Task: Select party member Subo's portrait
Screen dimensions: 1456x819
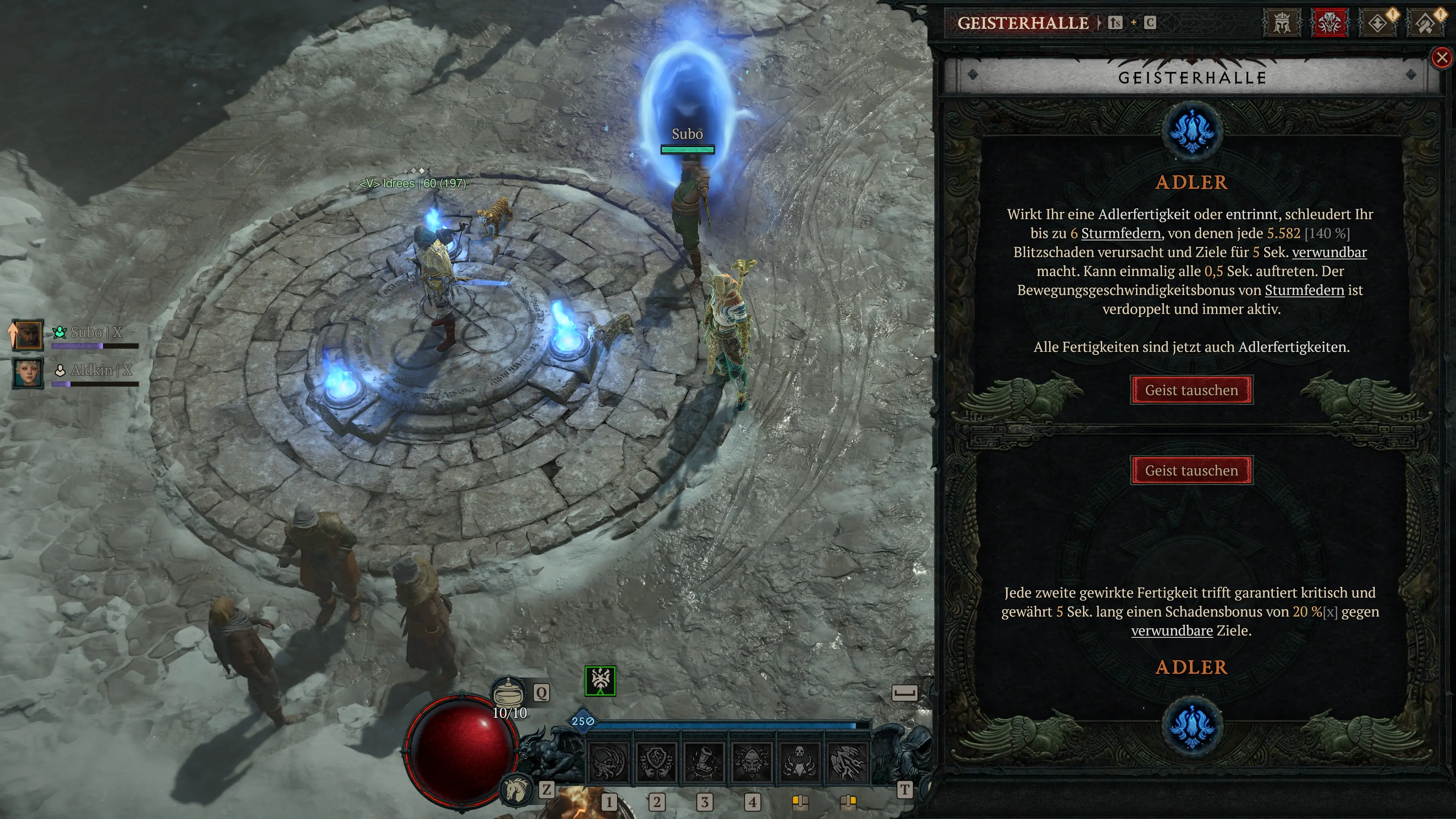Action: pos(27,334)
